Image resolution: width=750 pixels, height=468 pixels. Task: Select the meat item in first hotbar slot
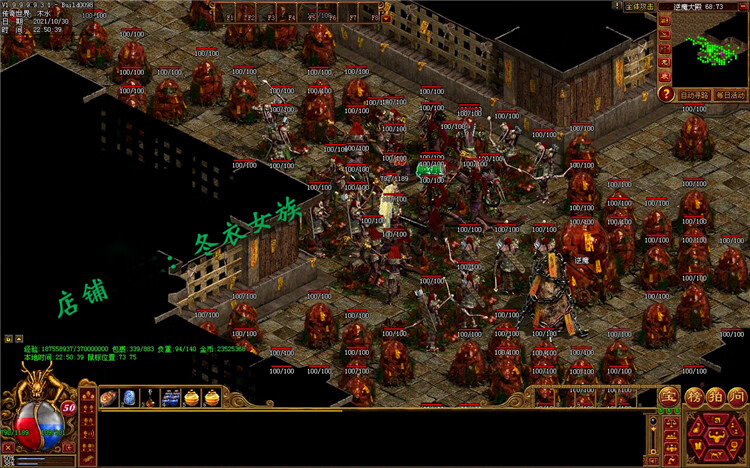(108, 398)
